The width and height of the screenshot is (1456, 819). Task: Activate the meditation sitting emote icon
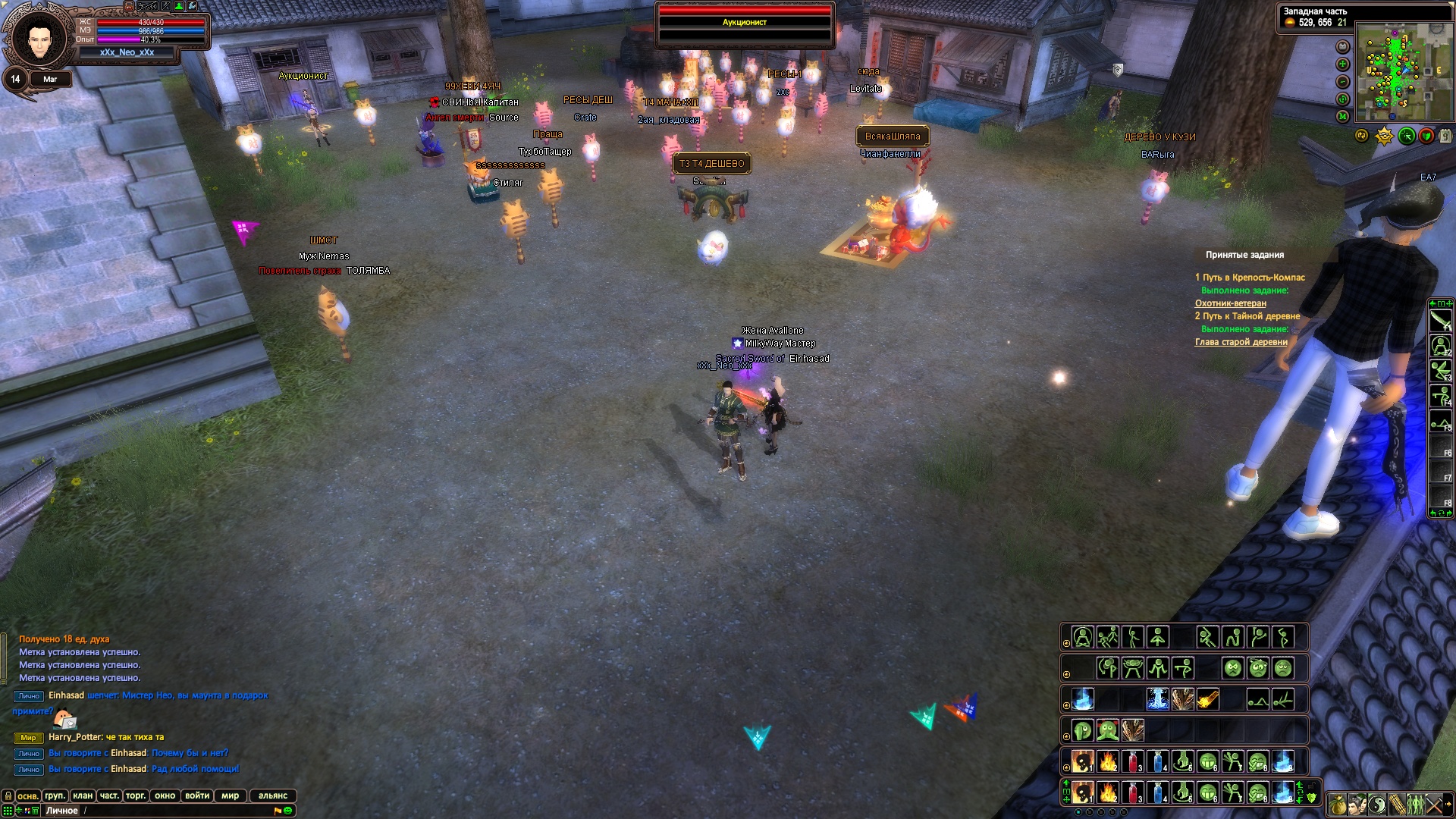(1083, 637)
